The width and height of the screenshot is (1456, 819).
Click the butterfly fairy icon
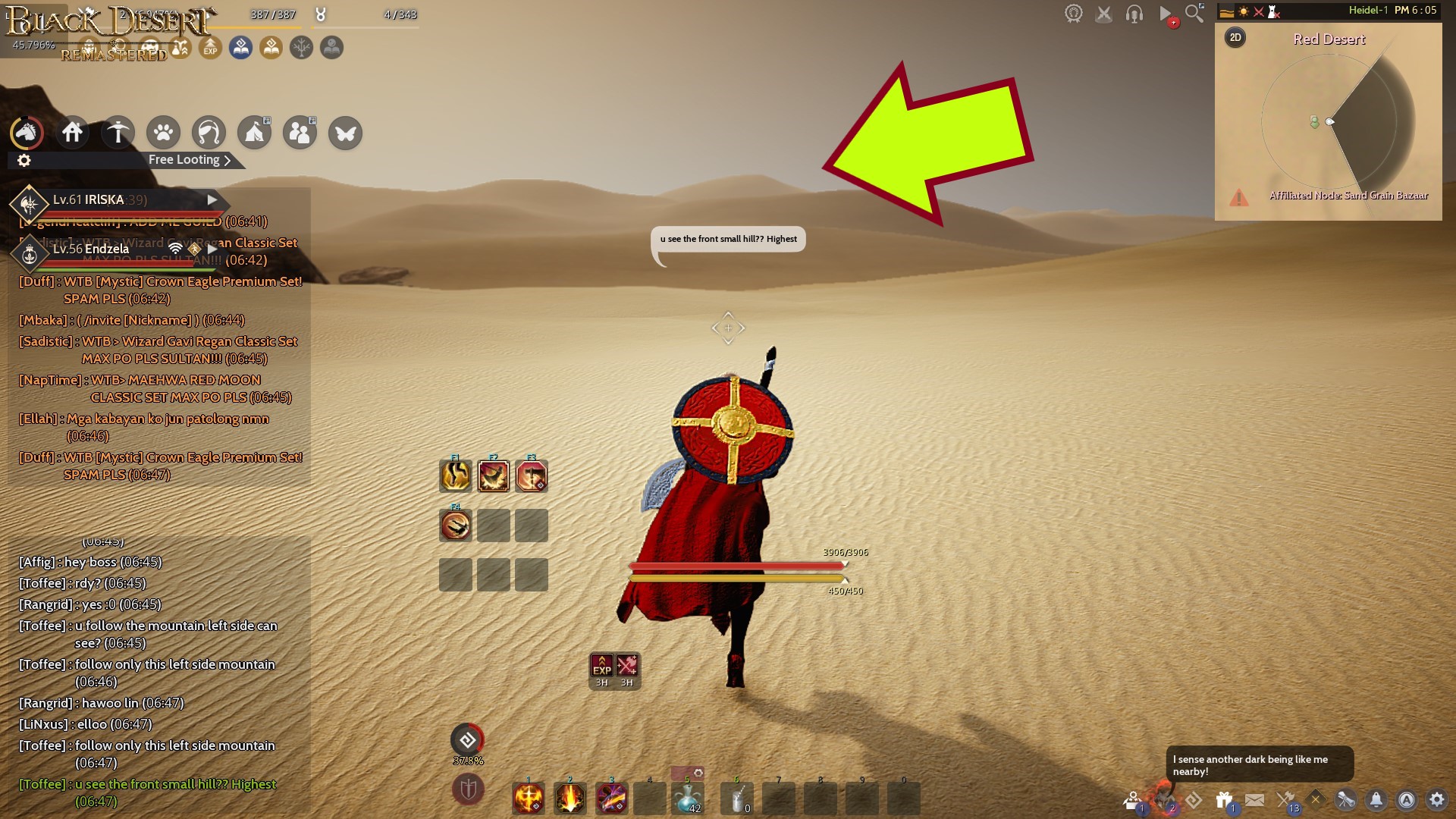coord(345,133)
